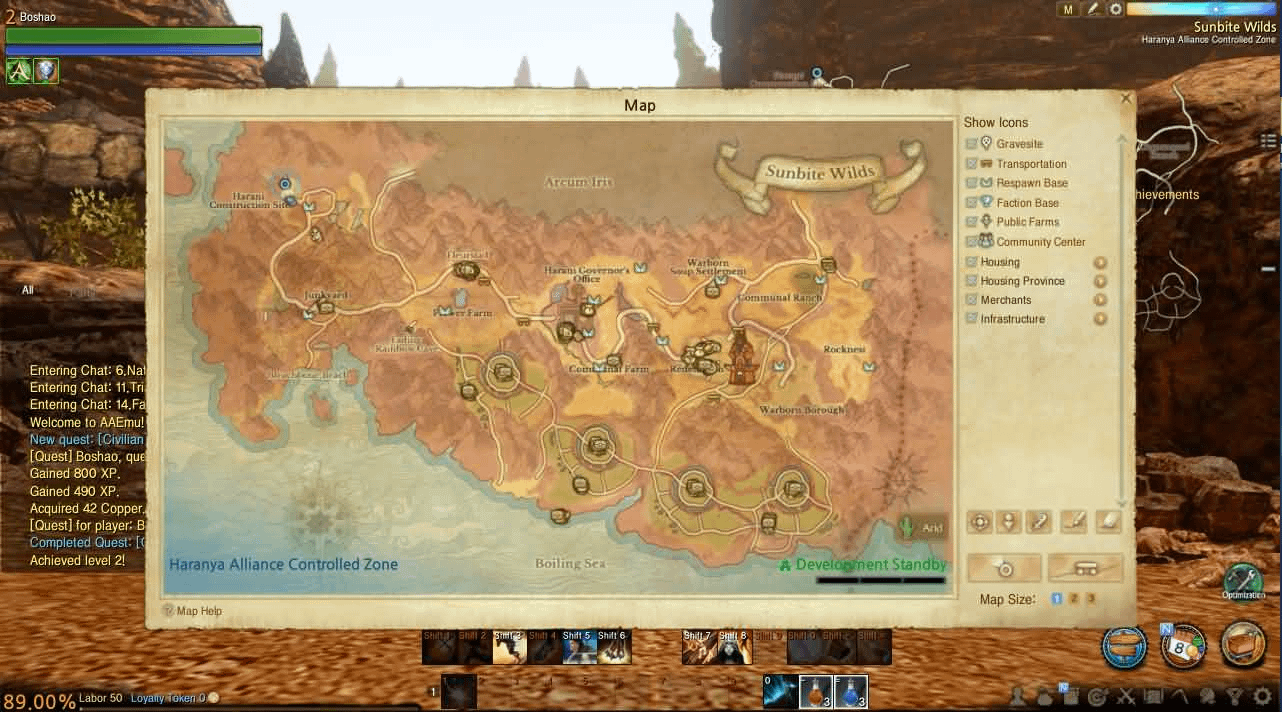1282x712 pixels.
Task: Open the calendar icon showing 8
Action: point(1182,646)
